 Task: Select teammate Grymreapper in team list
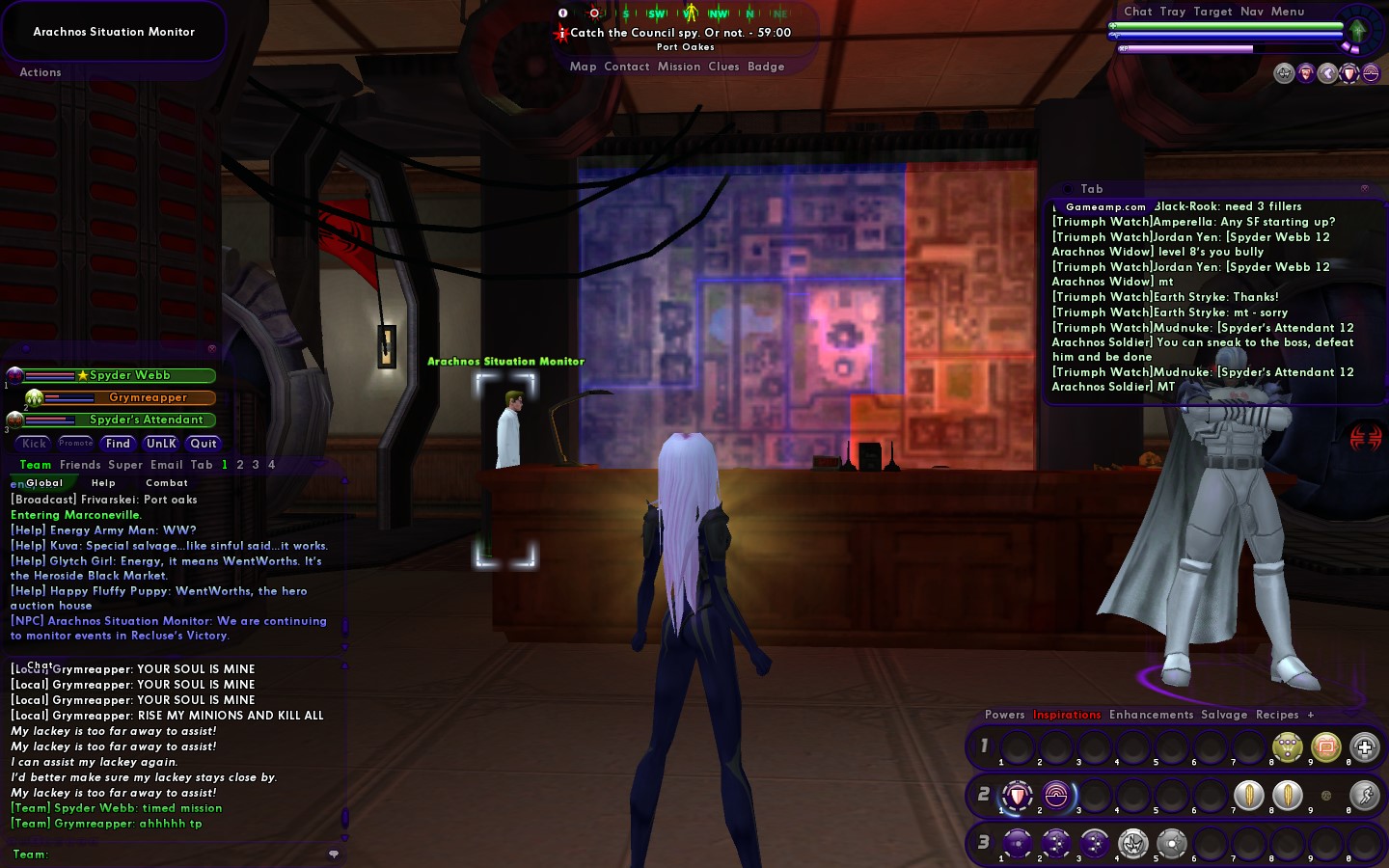[x=148, y=397]
